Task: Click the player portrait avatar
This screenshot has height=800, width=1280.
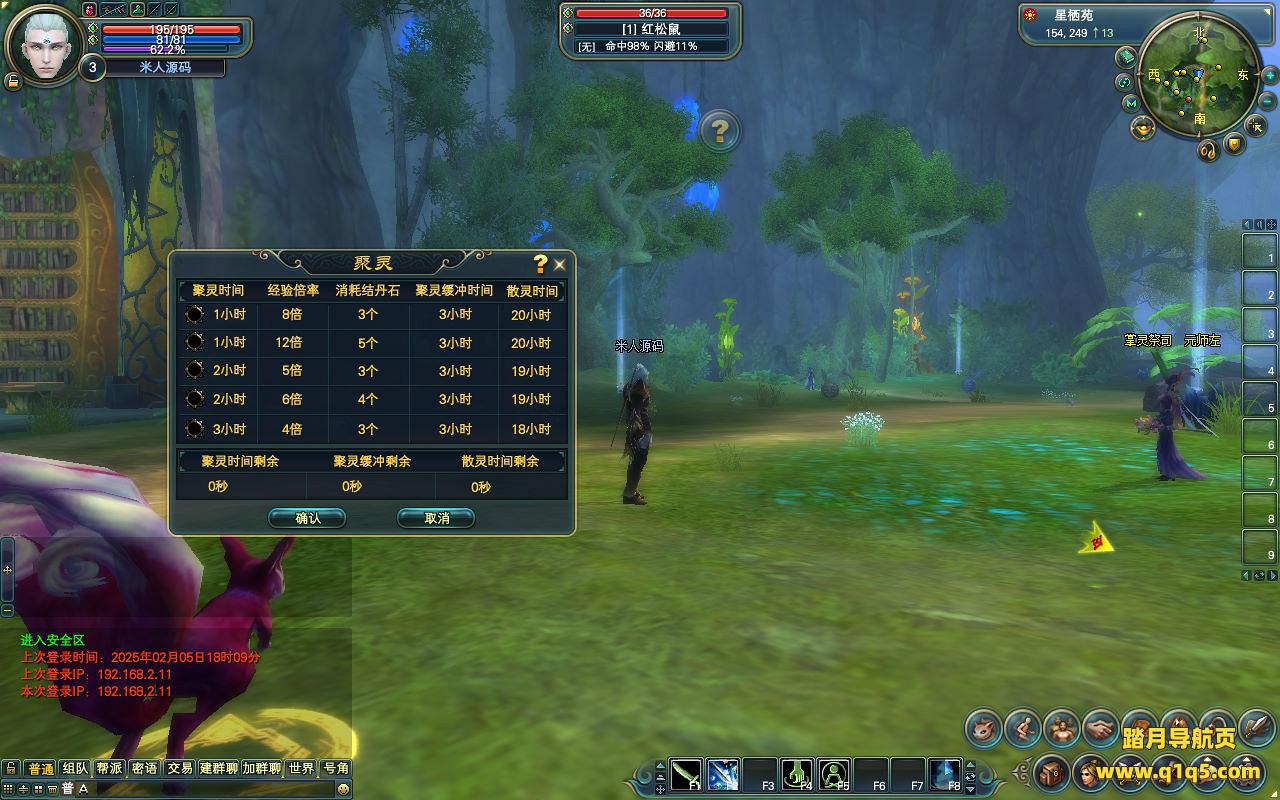Action: (45, 45)
